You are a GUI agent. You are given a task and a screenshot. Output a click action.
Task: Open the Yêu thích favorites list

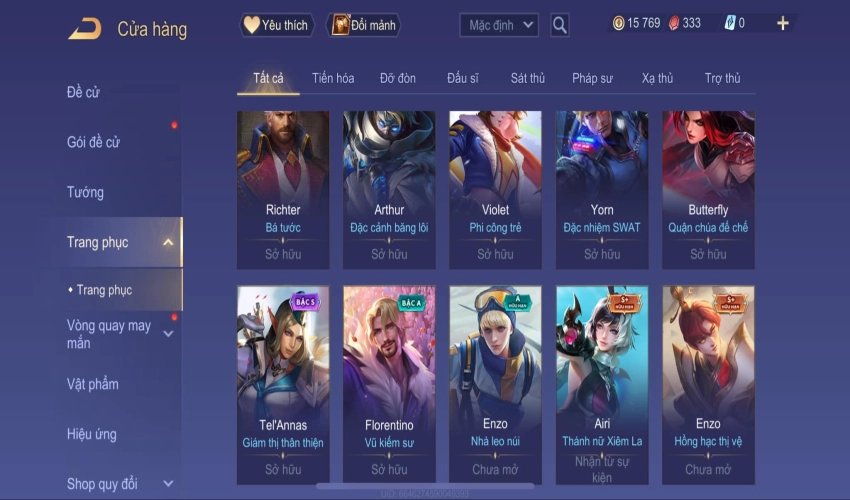(278, 25)
